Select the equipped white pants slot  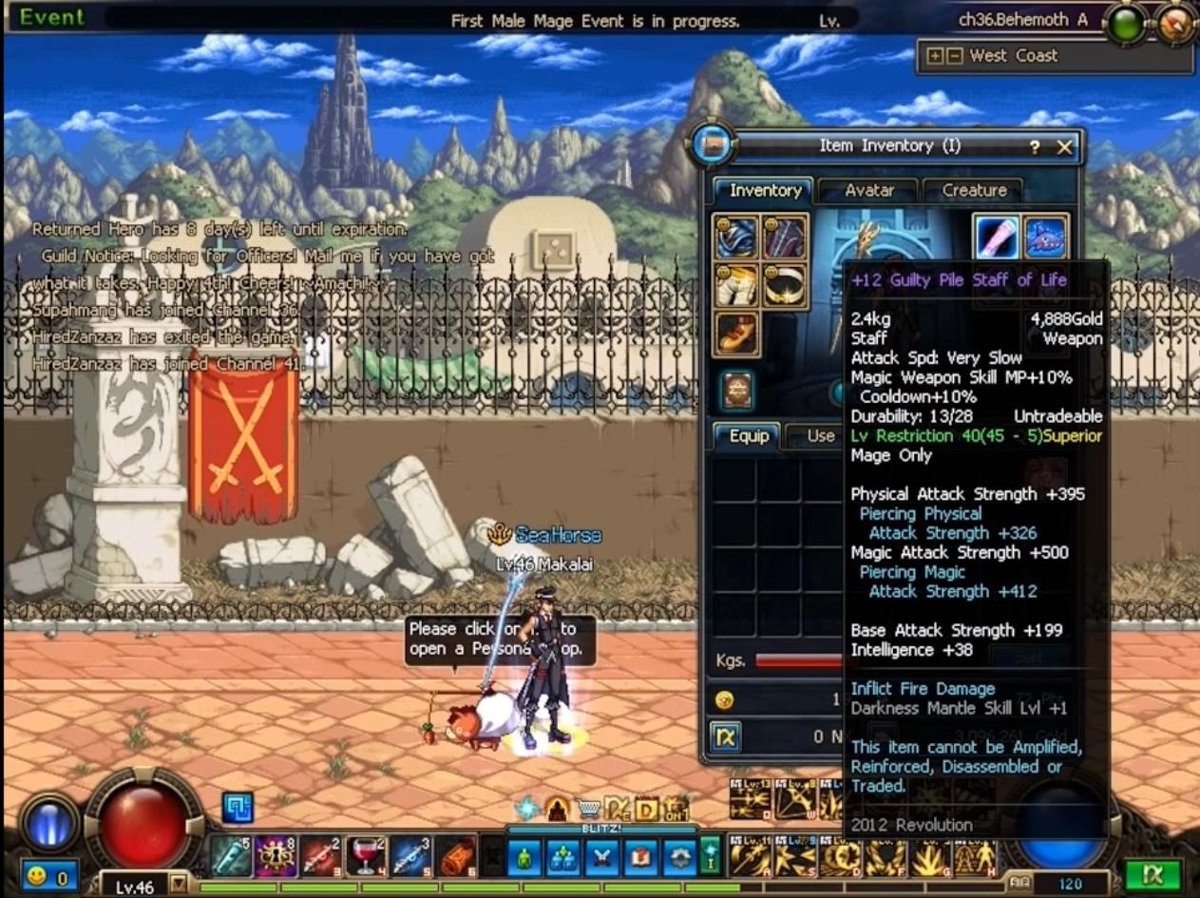(737, 286)
